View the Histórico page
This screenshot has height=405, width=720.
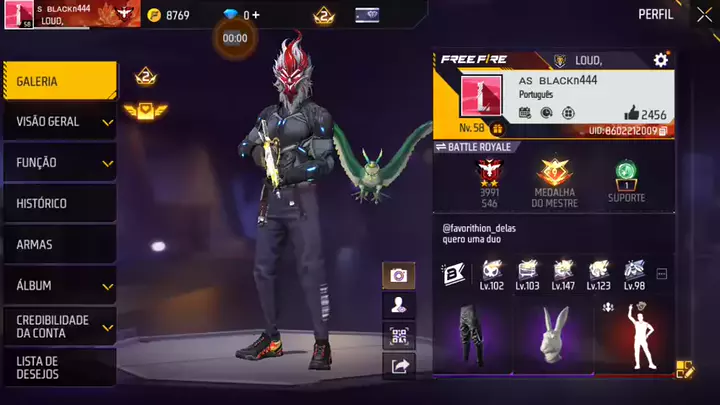pyautogui.click(x=58, y=203)
